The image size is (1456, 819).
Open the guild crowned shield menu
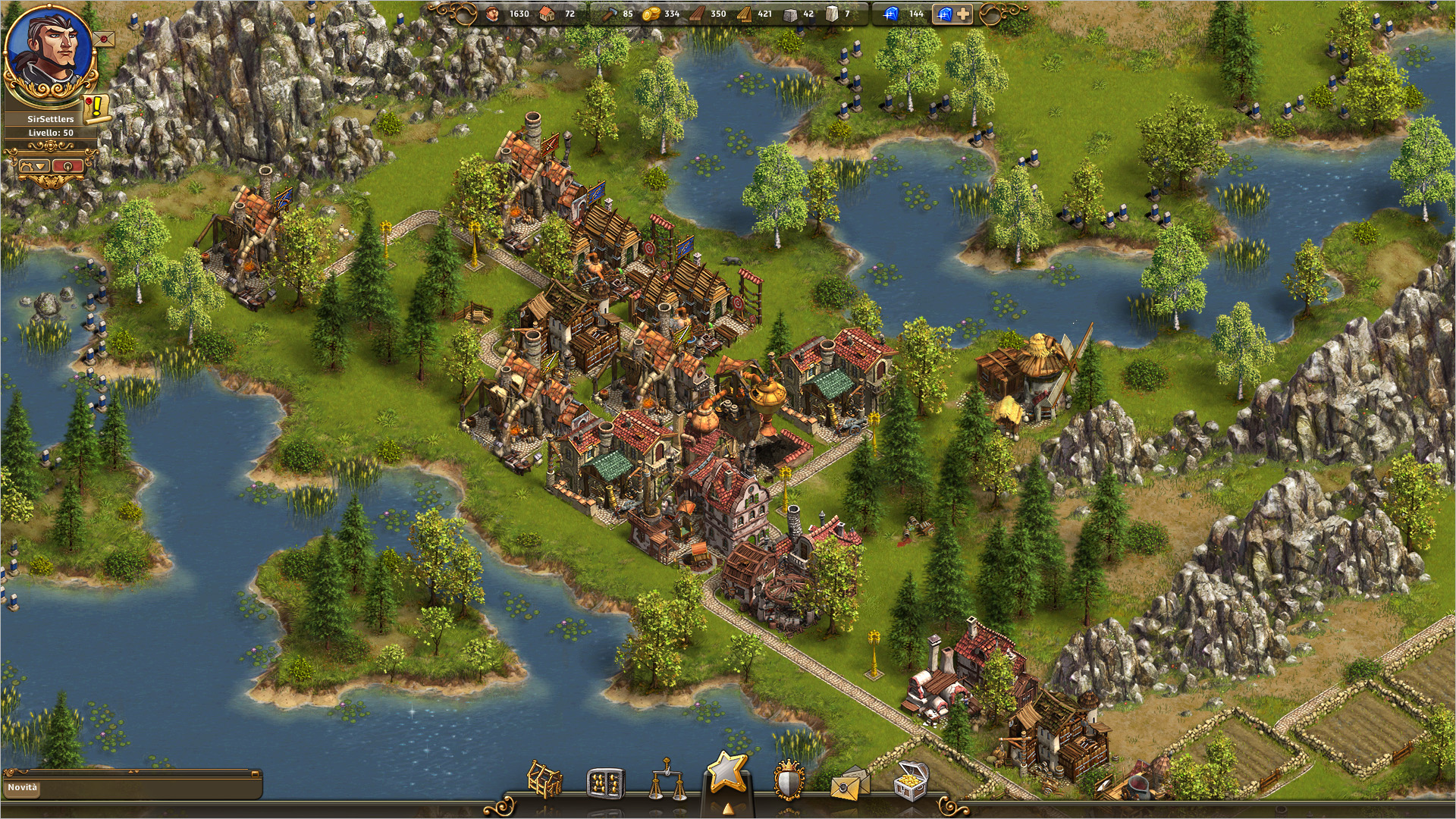pyautogui.click(x=789, y=780)
